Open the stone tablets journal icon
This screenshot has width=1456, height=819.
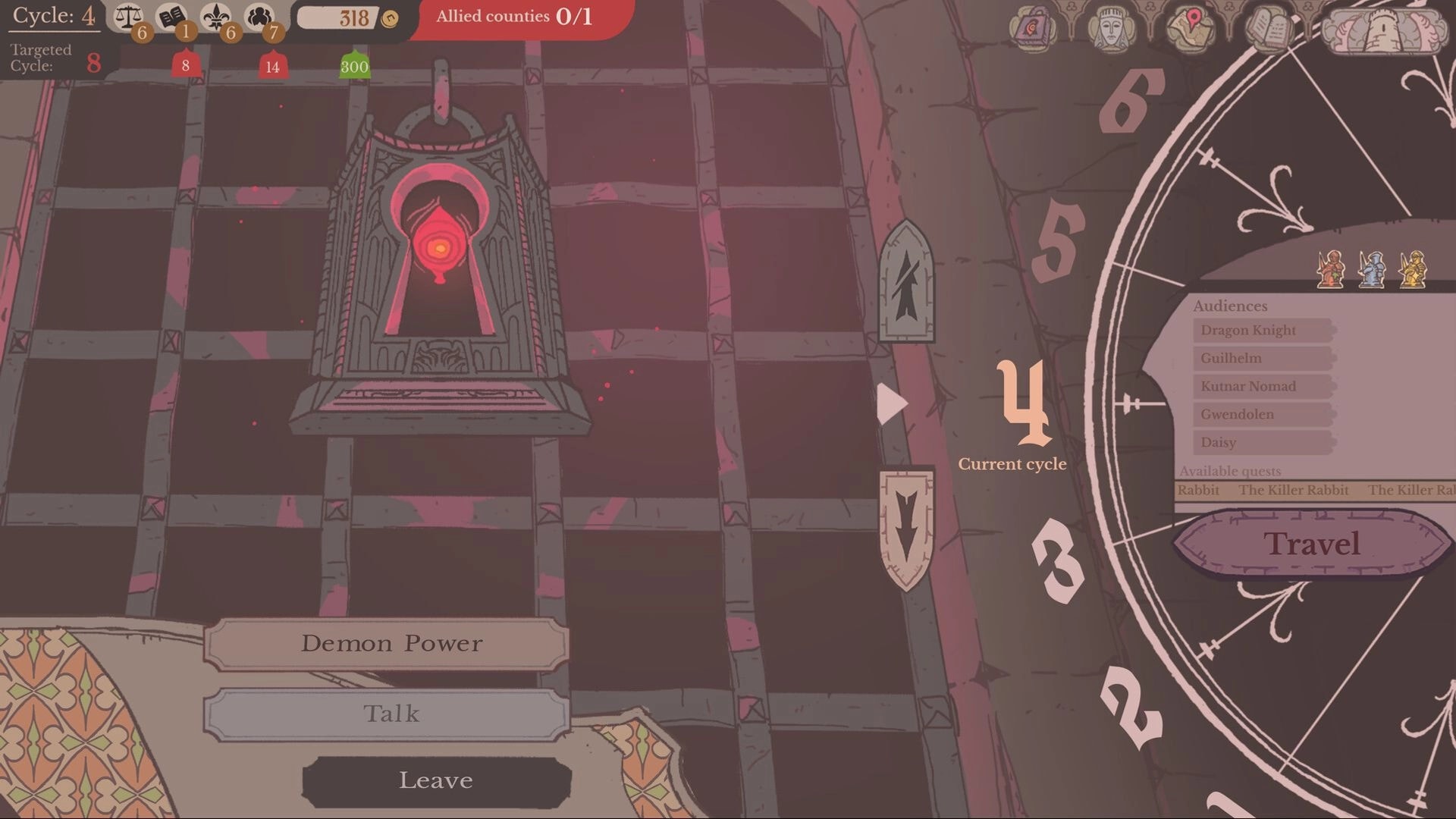[x=1266, y=27]
